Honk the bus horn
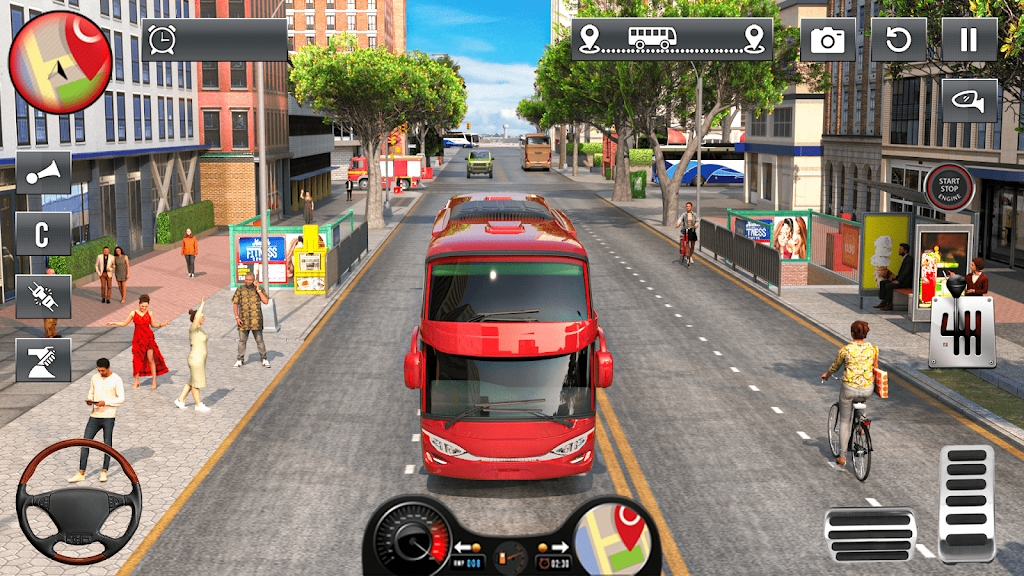Viewport: 1024px width, 576px height. coord(43,173)
